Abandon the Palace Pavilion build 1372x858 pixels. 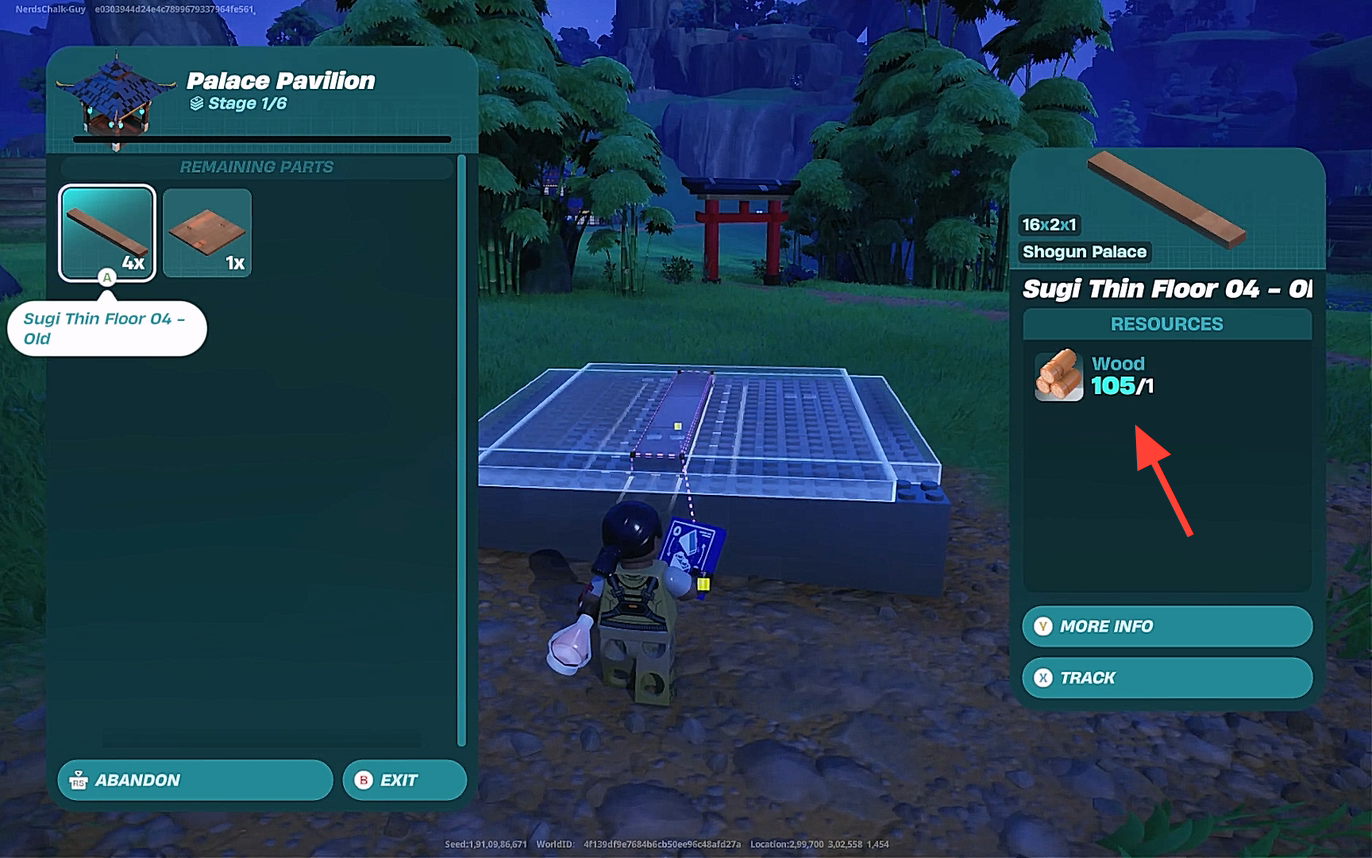tap(195, 780)
